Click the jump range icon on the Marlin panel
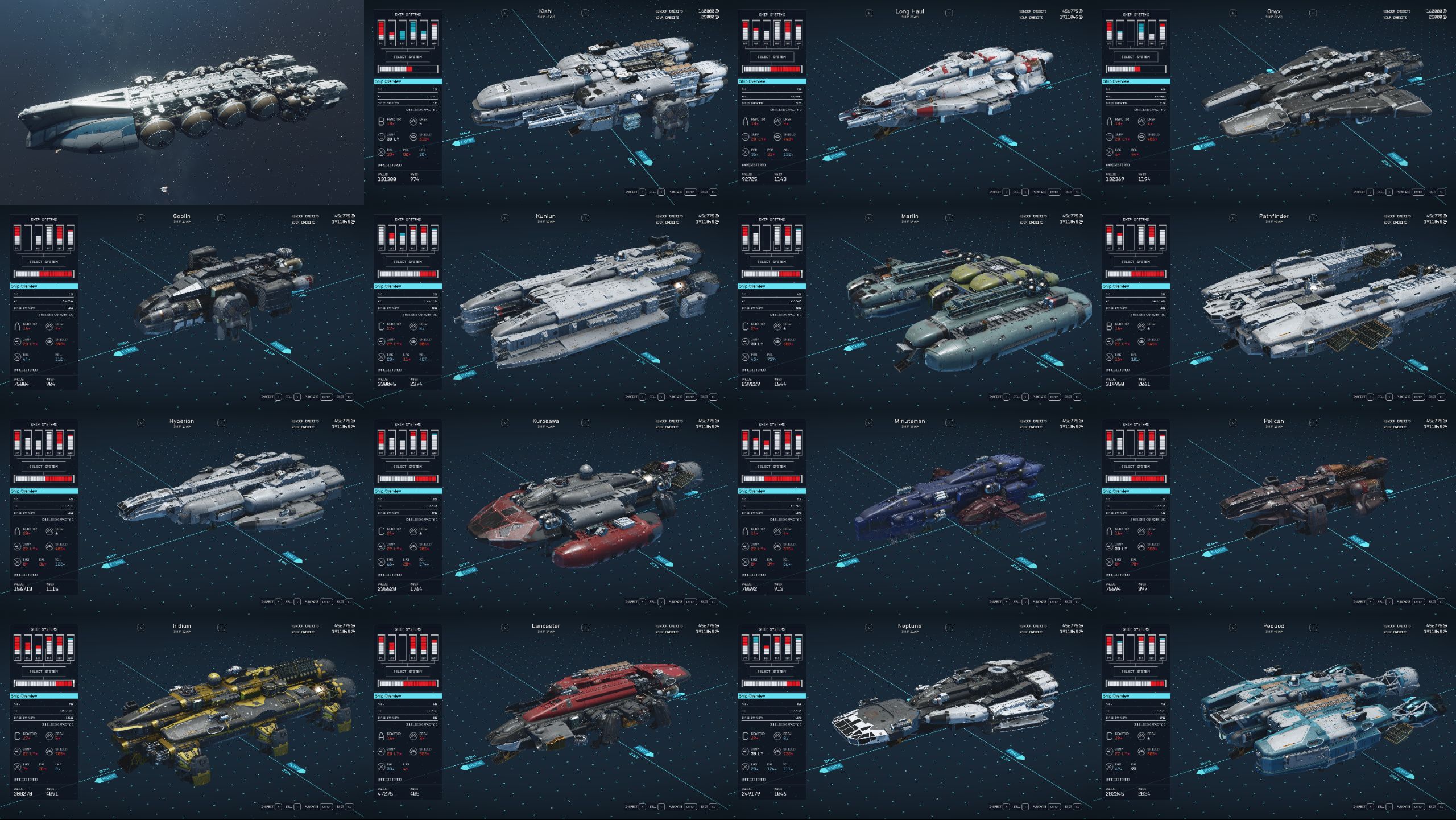This screenshot has height=820, width=1456. coord(746,342)
